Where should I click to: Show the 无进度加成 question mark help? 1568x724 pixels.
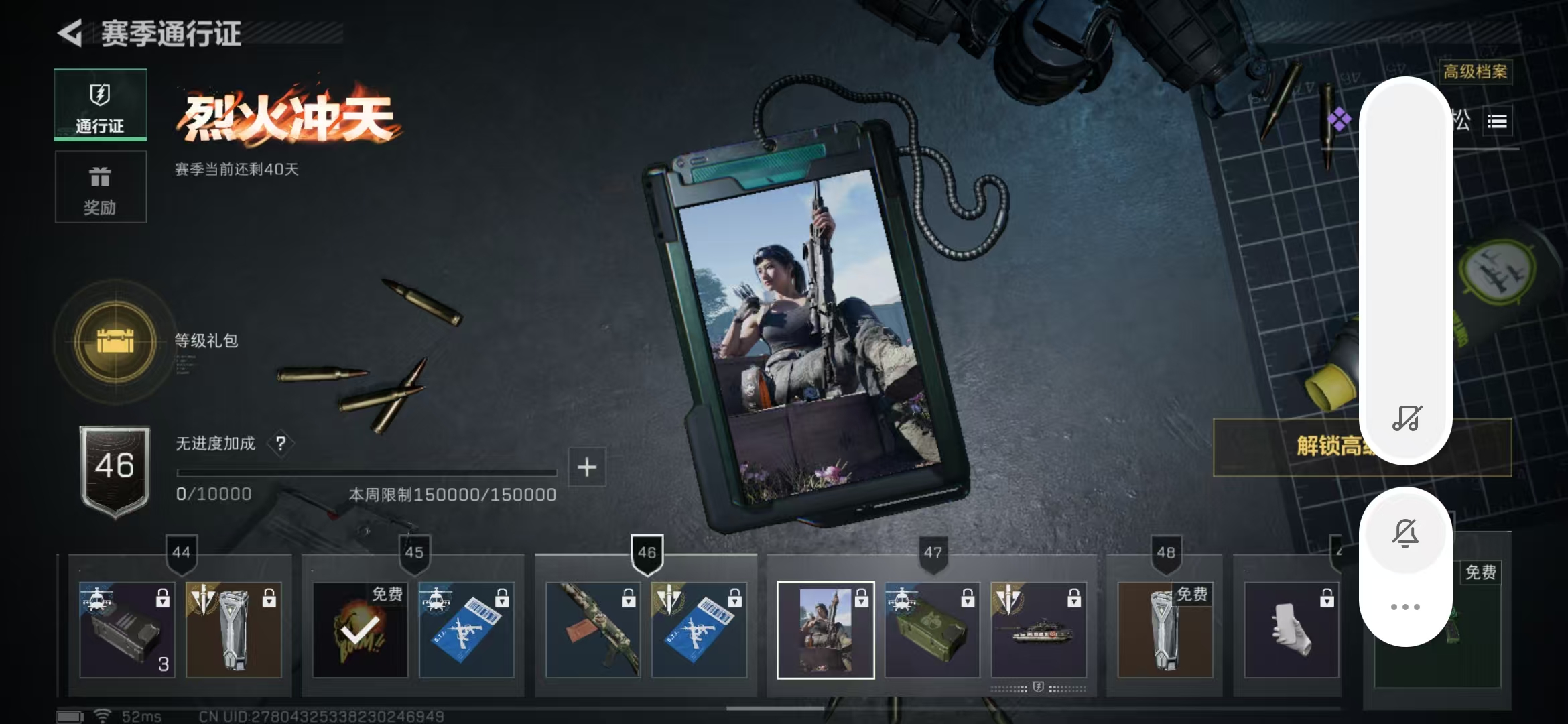(x=281, y=444)
